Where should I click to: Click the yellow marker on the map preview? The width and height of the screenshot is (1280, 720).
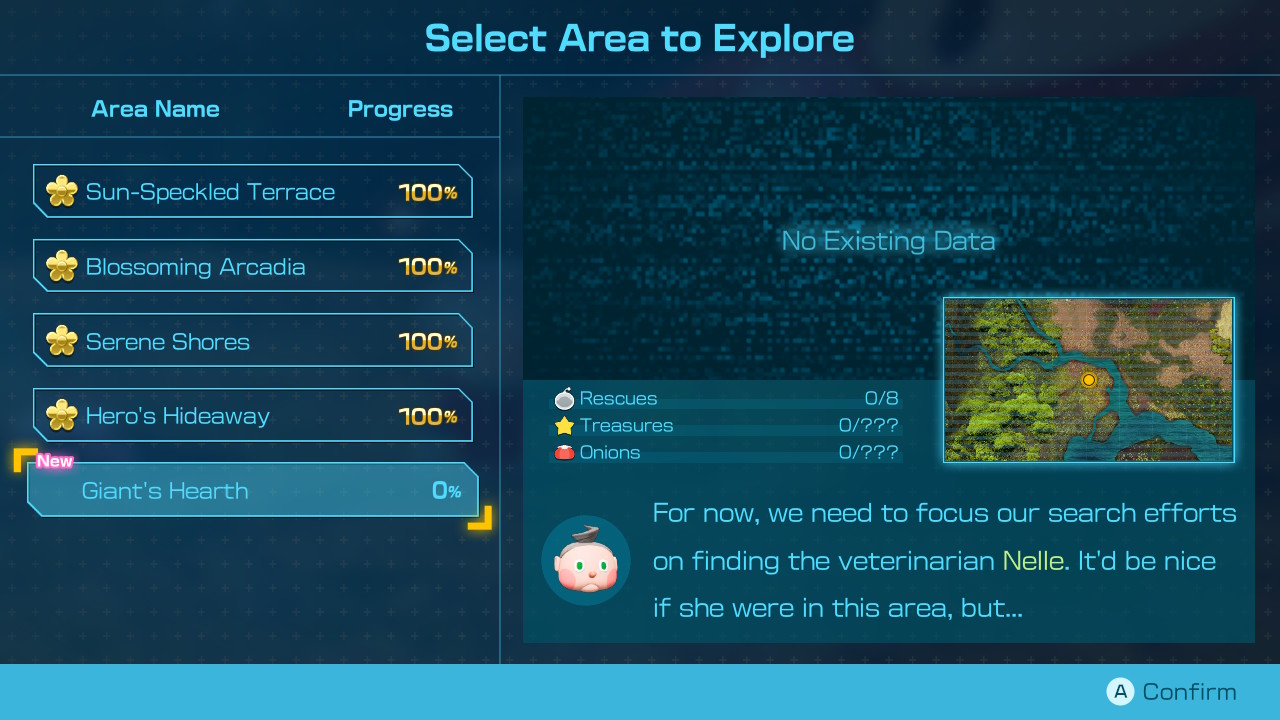(x=1089, y=380)
